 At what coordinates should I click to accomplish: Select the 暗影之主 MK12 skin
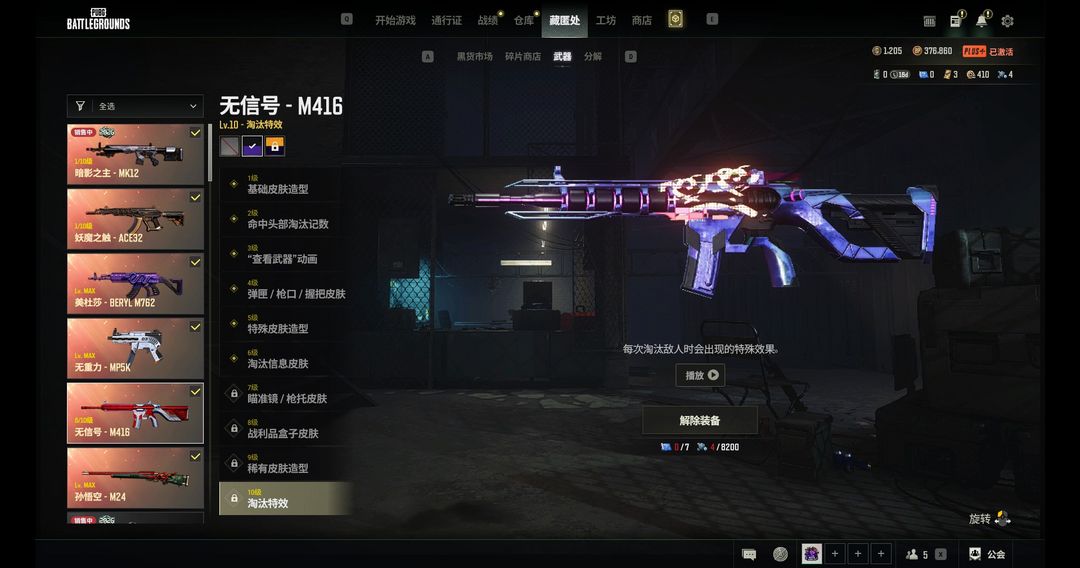(135, 154)
